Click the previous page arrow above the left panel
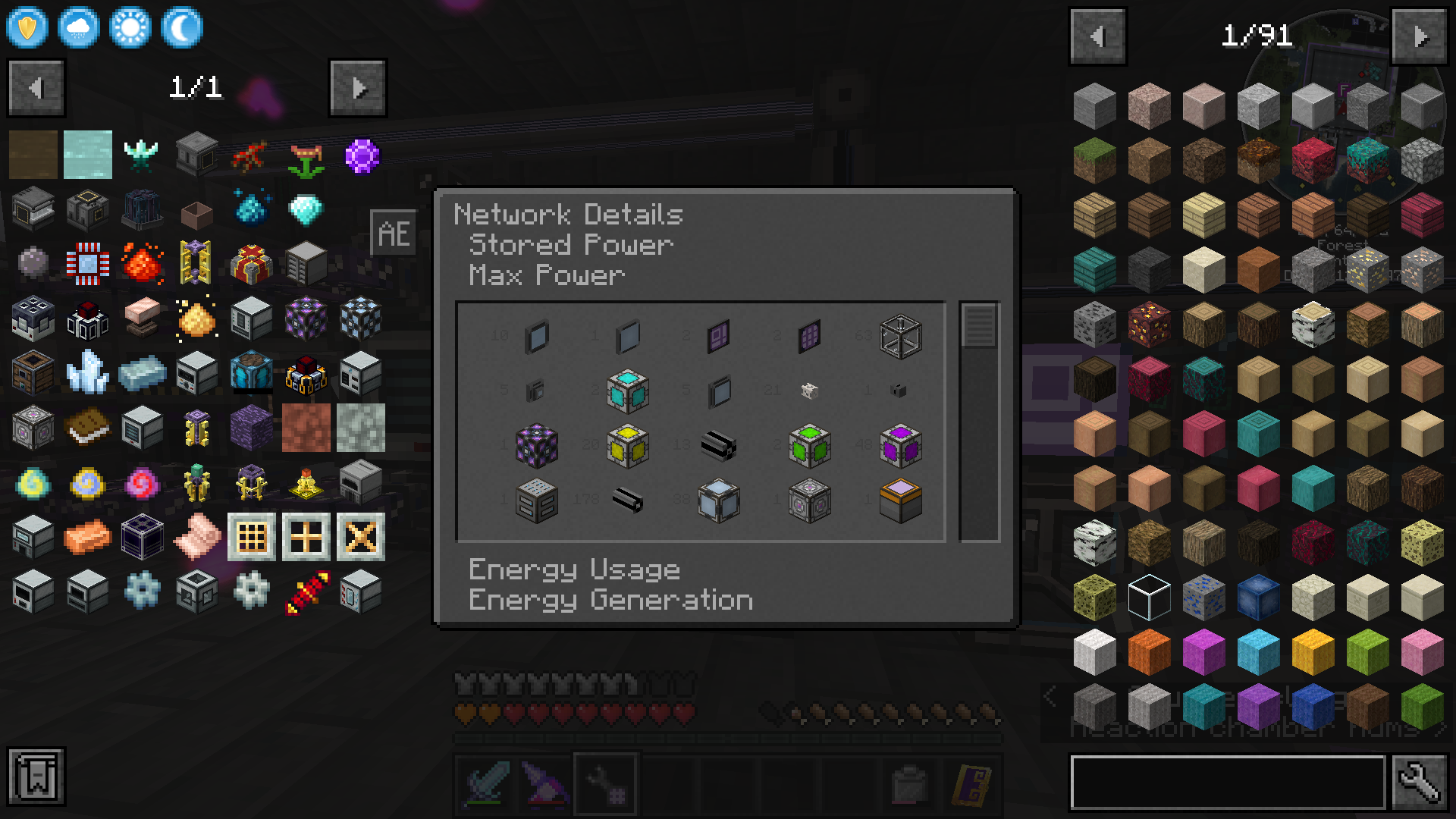Viewport: 1456px width, 819px height. pyautogui.click(x=35, y=87)
